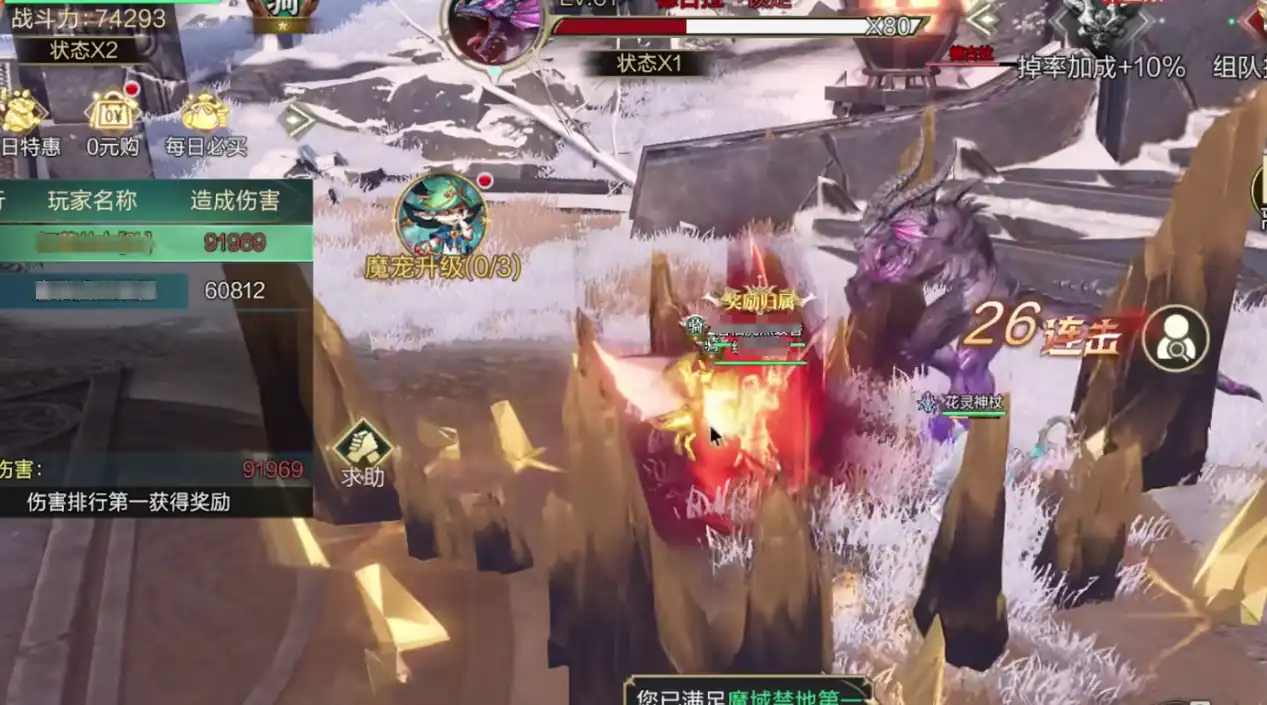Image resolution: width=1267 pixels, height=705 pixels.
Task: Collapse the top icon row arrow
Action: [297, 120]
